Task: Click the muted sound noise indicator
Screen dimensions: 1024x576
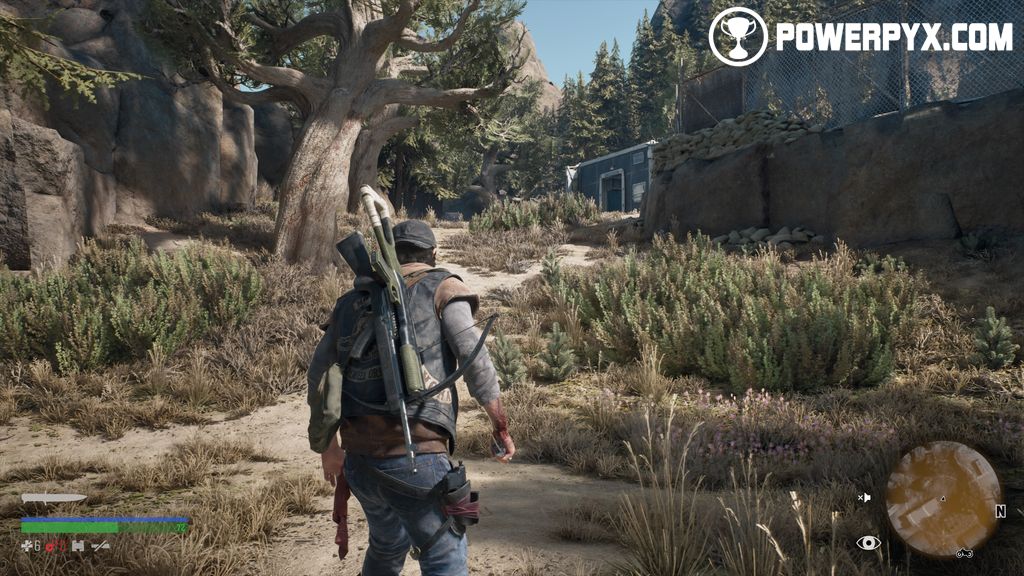Action: pyautogui.click(x=864, y=497)
